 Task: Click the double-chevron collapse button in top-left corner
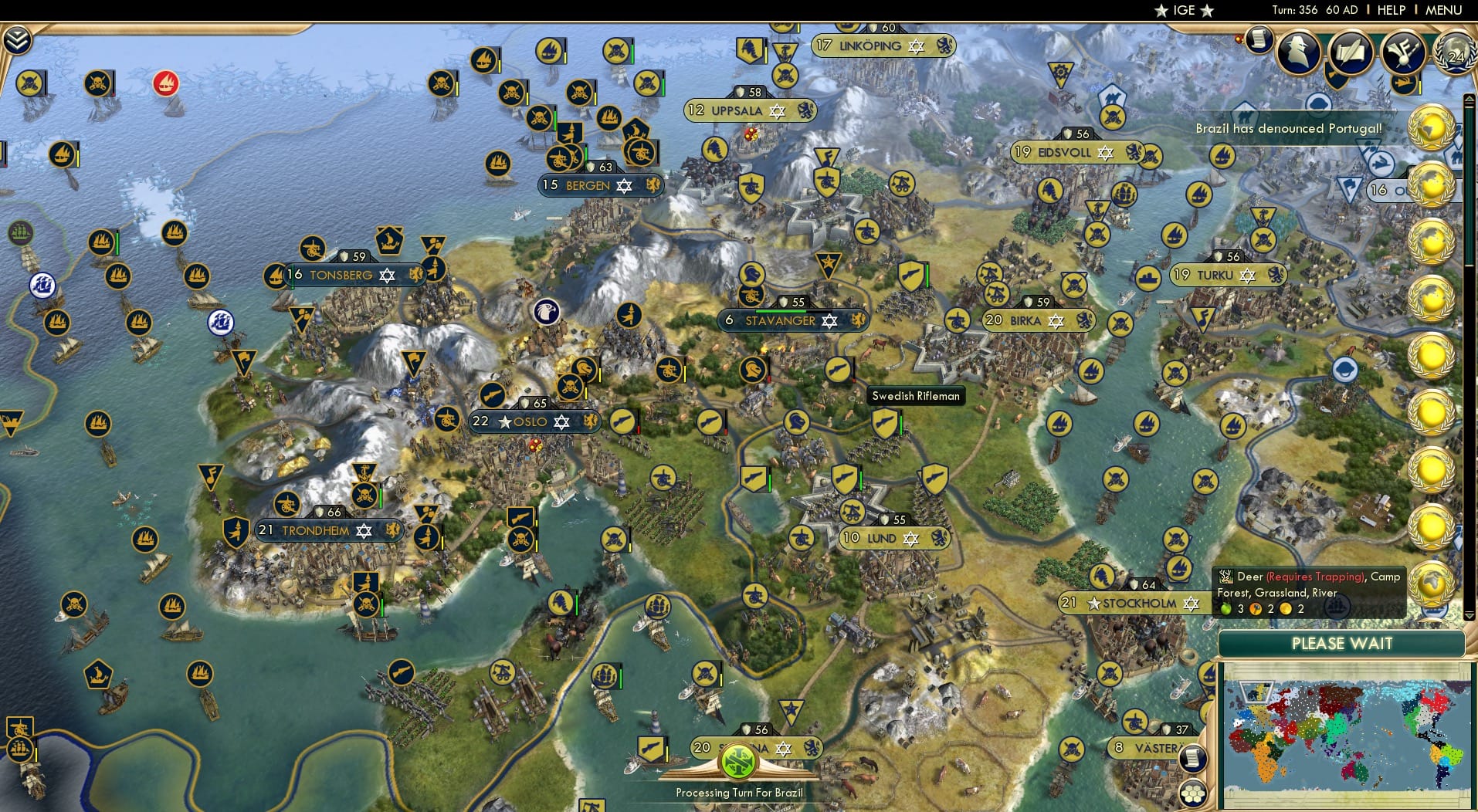point(17,40)
